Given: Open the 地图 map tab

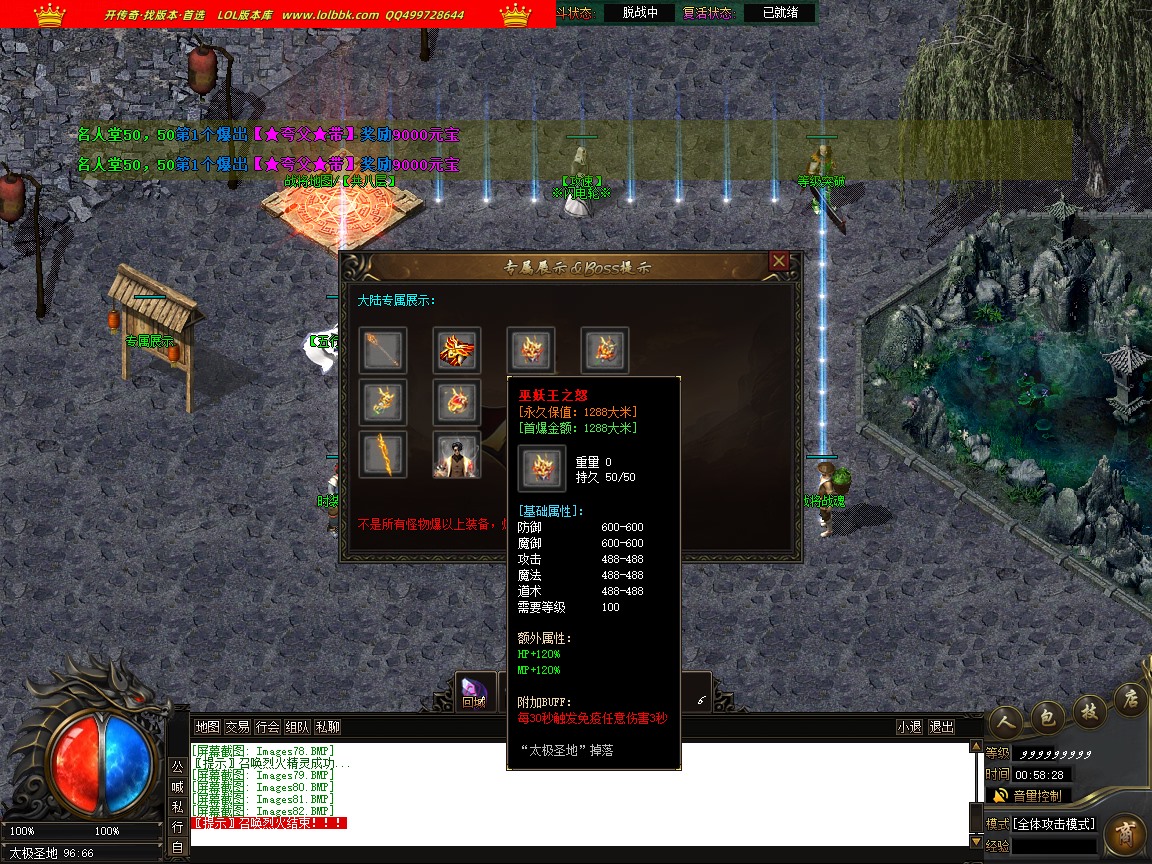Looking at the screenshot, I should point(207,727).
